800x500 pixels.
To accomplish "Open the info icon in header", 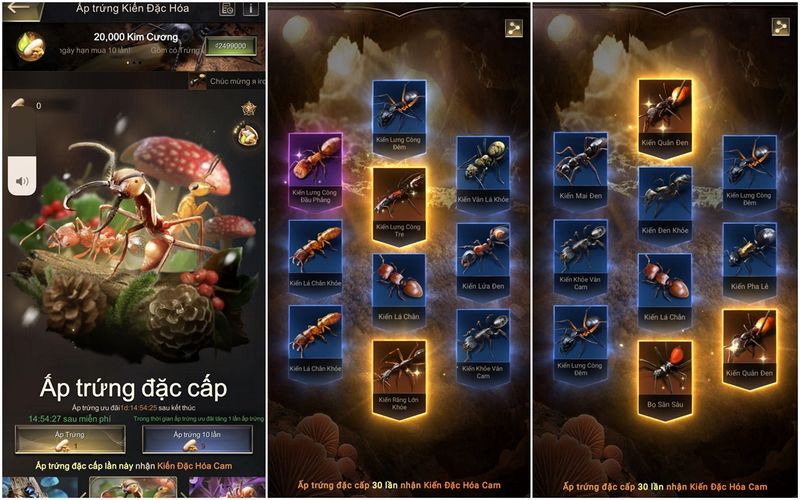I will (251, 9).
